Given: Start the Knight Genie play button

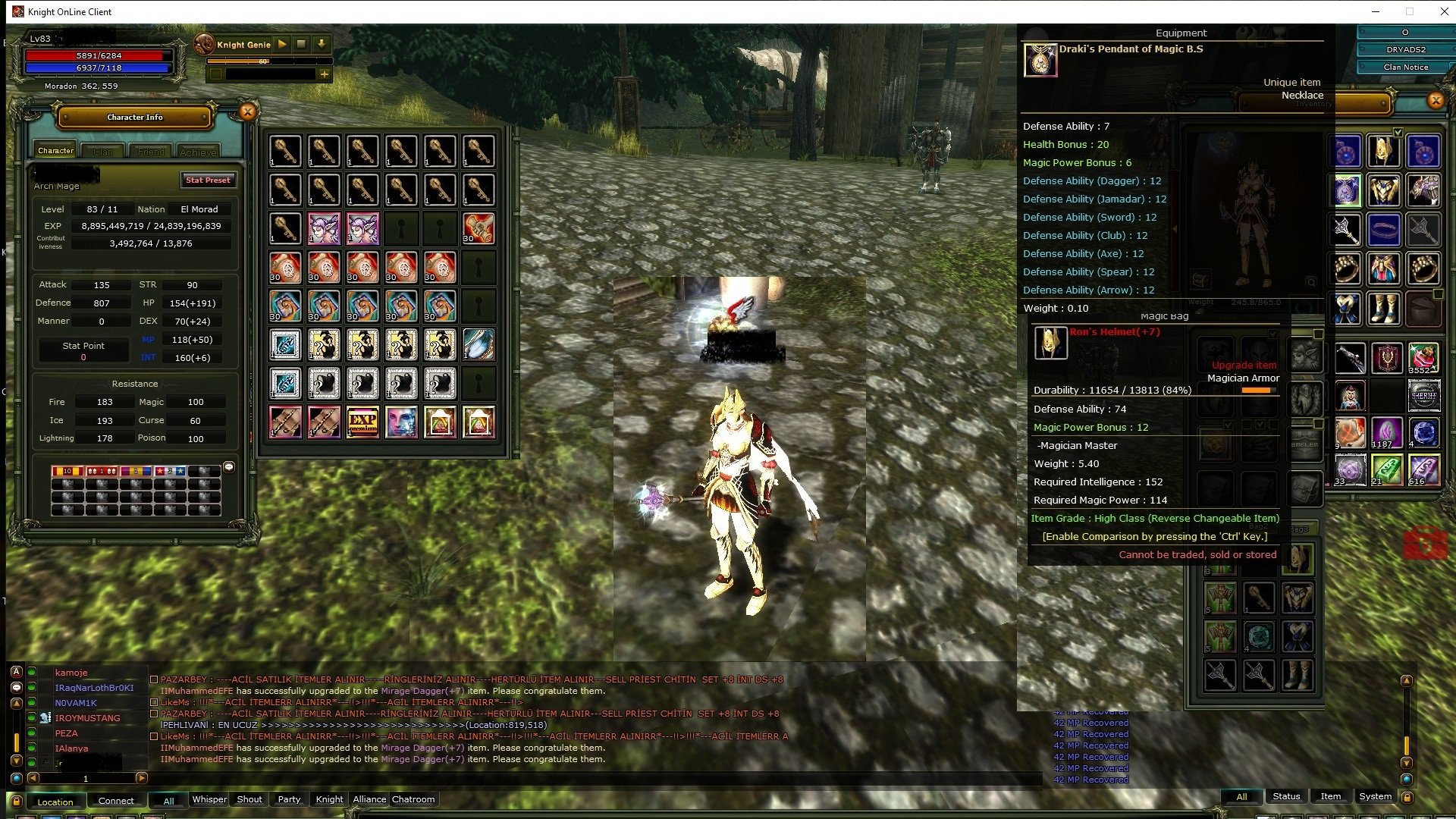Looking at the screenshot, I should (282, 45).
